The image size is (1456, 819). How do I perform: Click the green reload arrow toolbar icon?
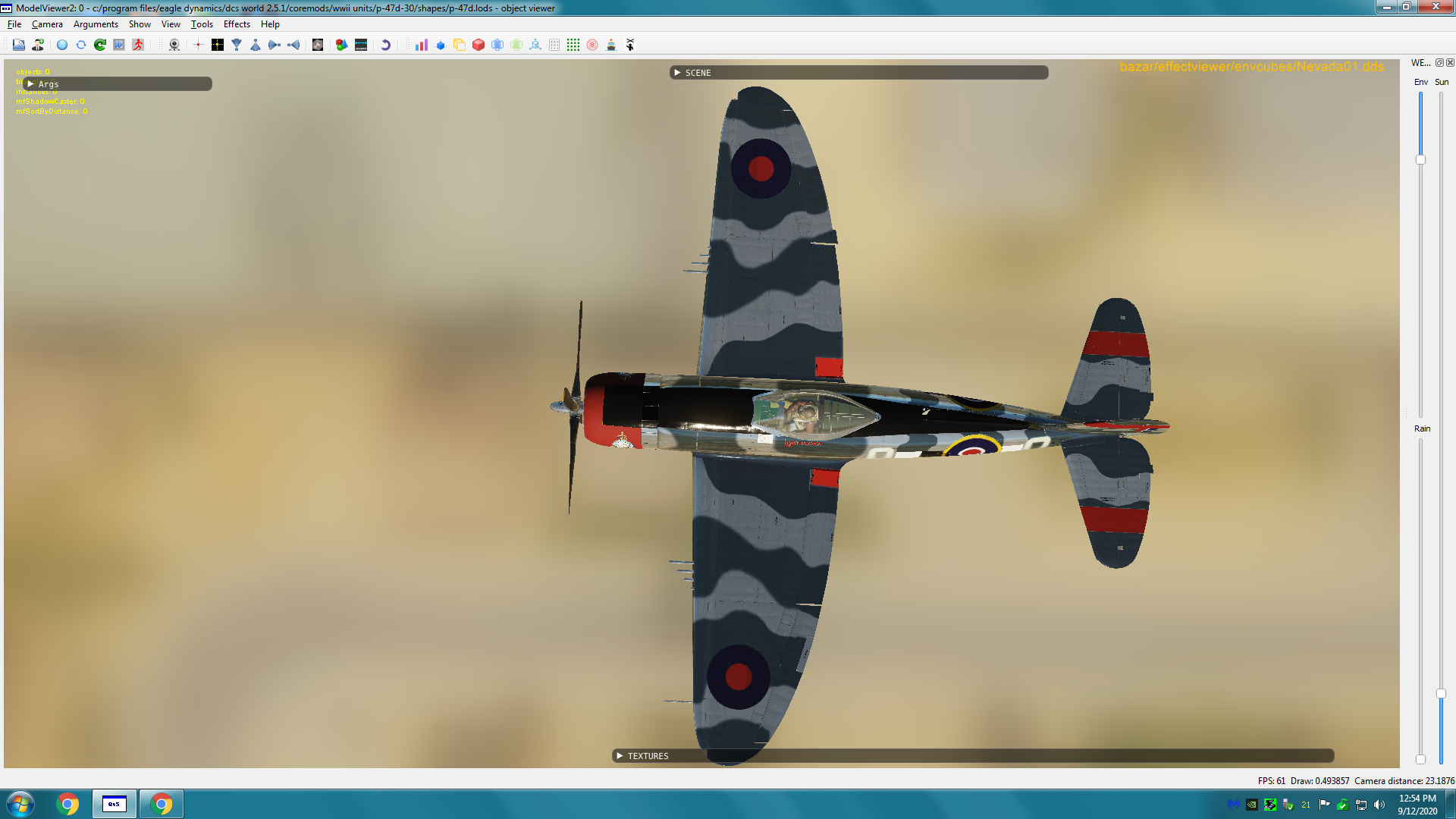point(100,45)
